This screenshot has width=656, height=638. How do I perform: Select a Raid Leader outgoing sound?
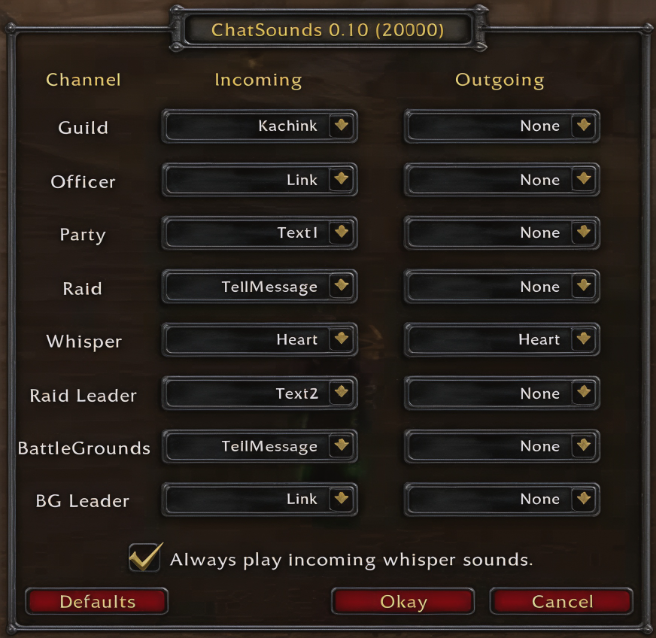[583, 394]
